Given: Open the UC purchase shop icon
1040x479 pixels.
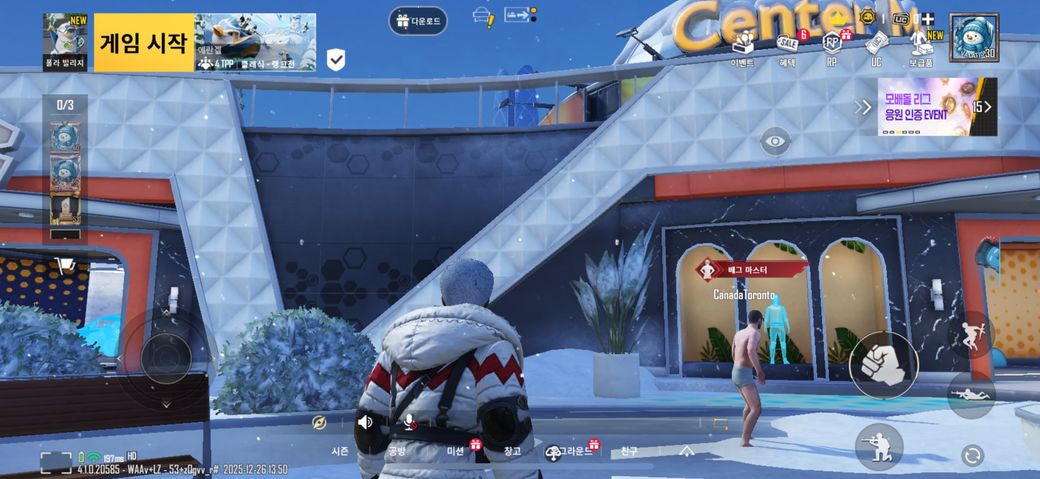Looking at the screenshot, I should coord(876,46).
